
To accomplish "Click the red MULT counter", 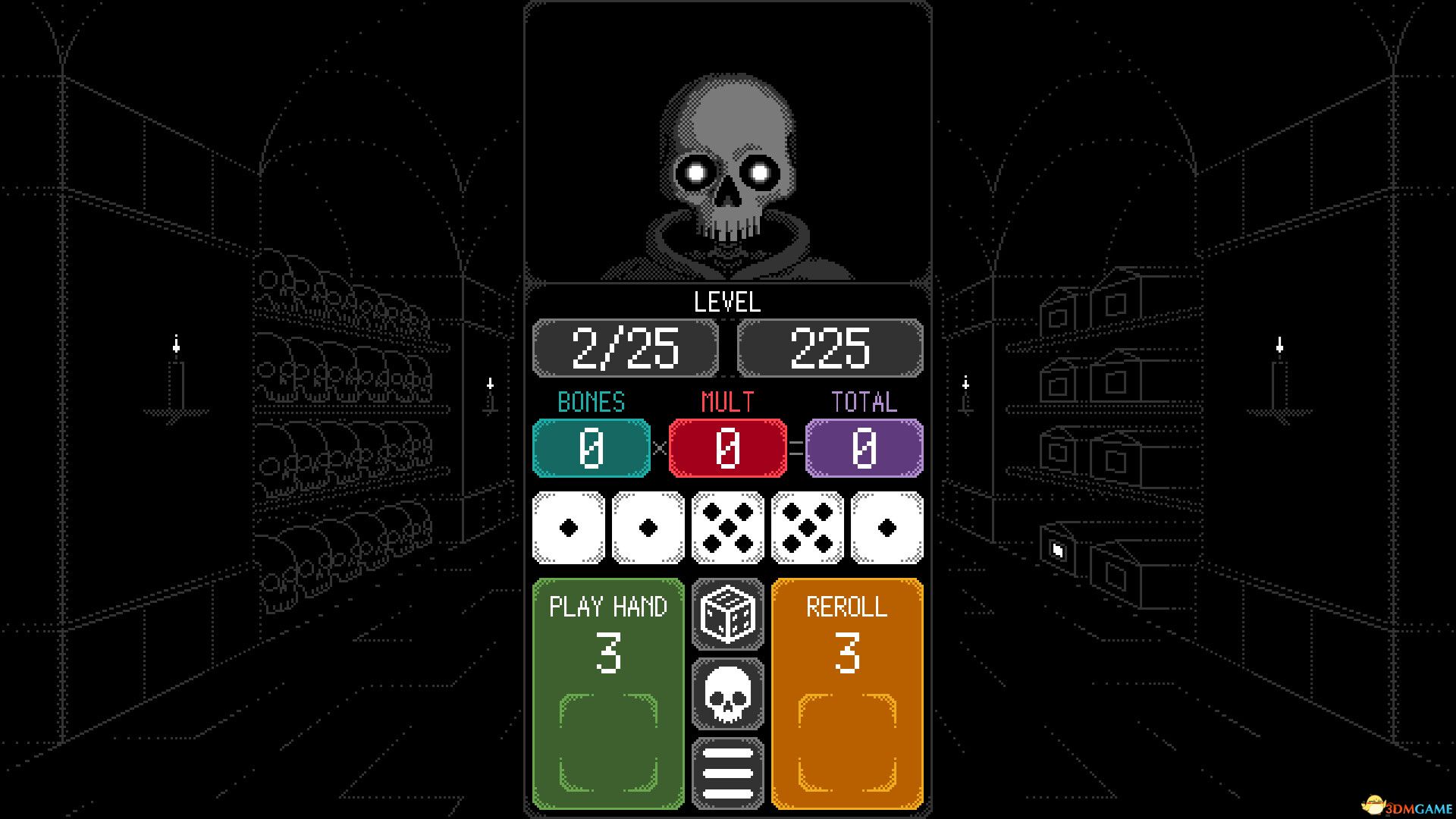I will [727, 447].
